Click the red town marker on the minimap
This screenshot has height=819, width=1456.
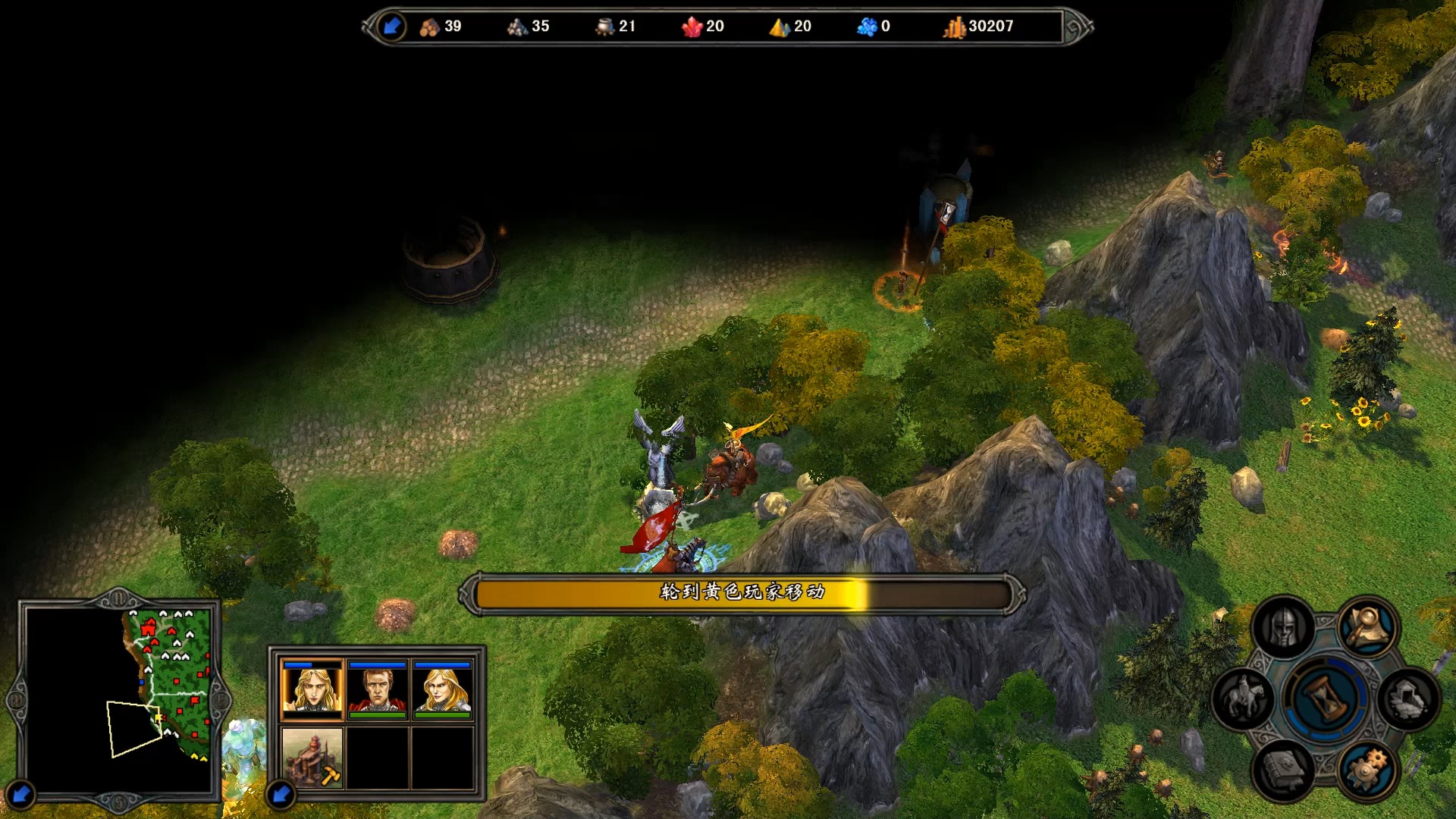point(148,628)
